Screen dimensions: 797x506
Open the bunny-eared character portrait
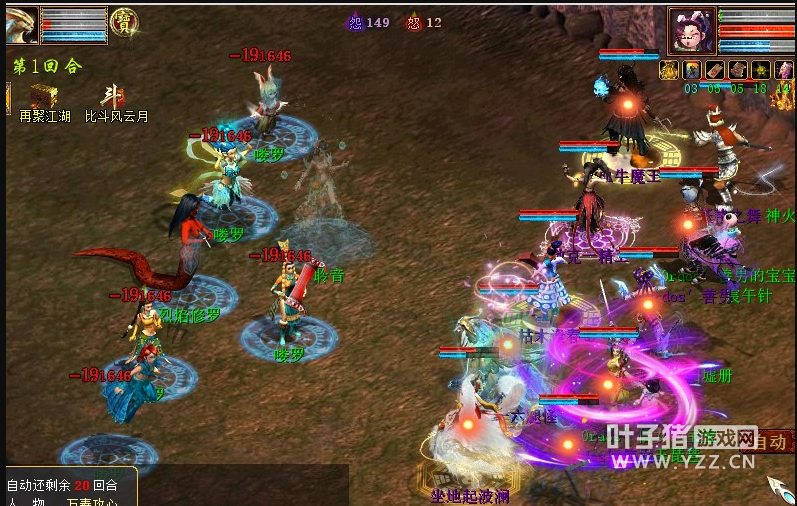(692, 30)
